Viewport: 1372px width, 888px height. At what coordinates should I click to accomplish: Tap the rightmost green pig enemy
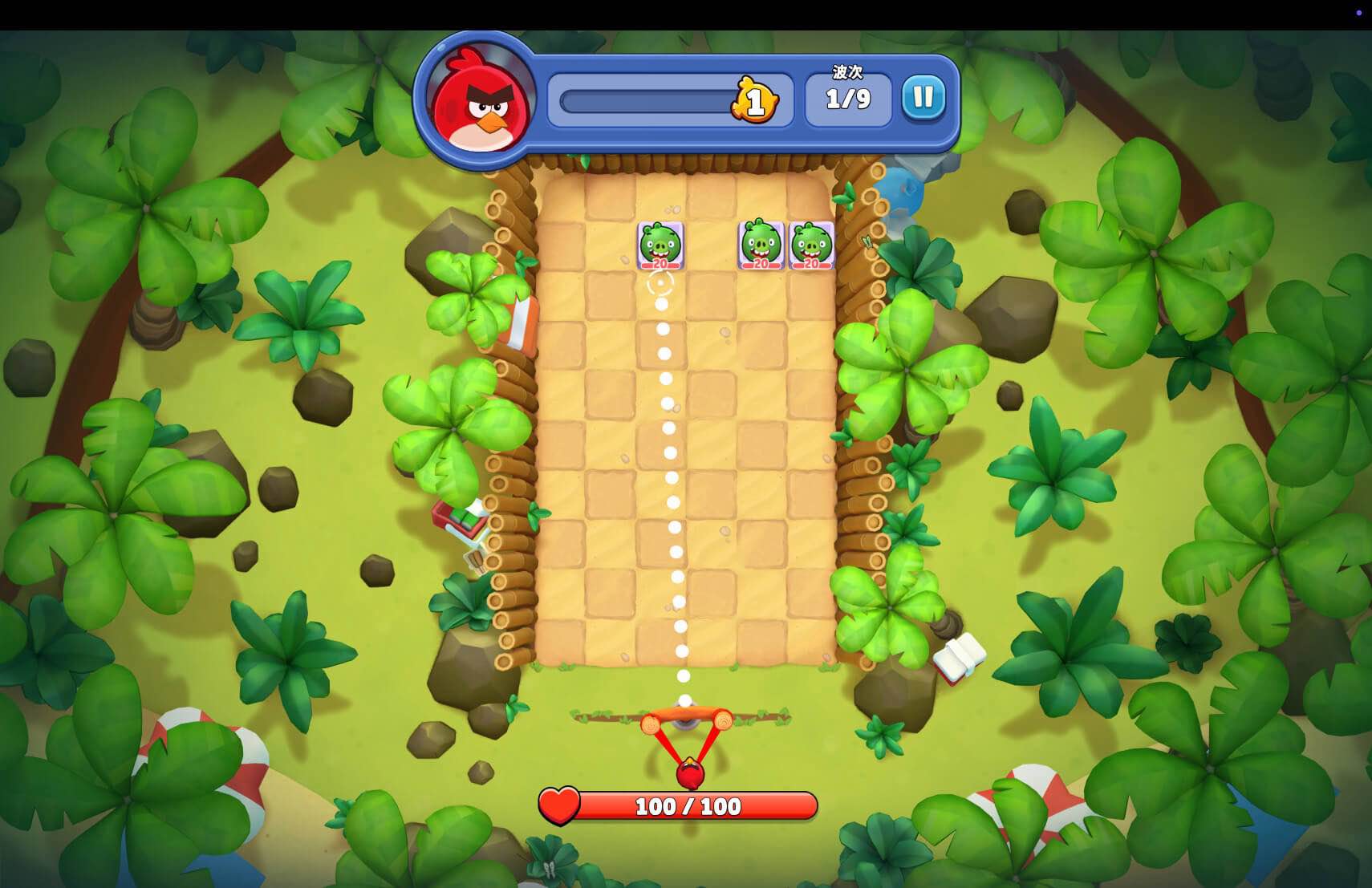tap(811, 246)
